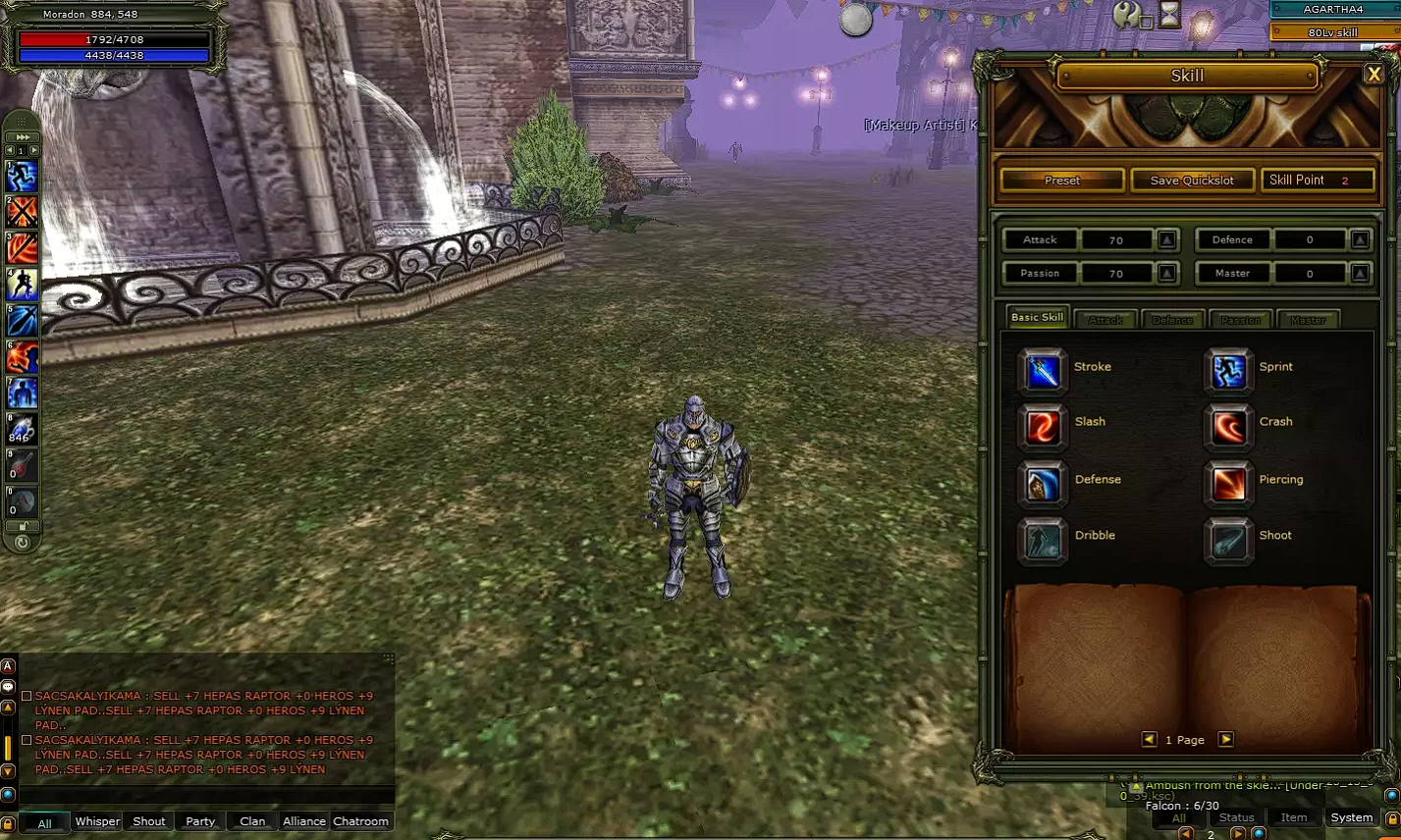Select the Dribble skill icon
1401x840 pixels.
pyautogui.click(x=1042, y=541)
